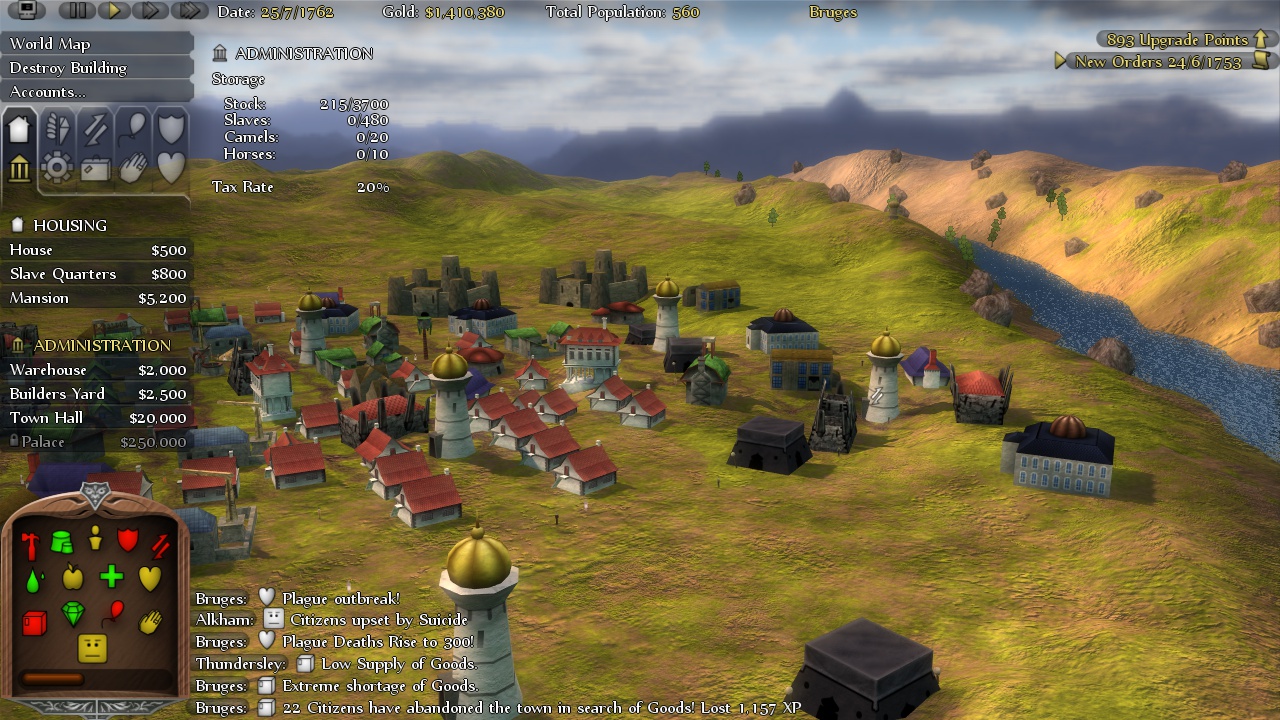Select the Housing building category icon
Screen dimensions: 1280x720
click(x=20, y=128)
